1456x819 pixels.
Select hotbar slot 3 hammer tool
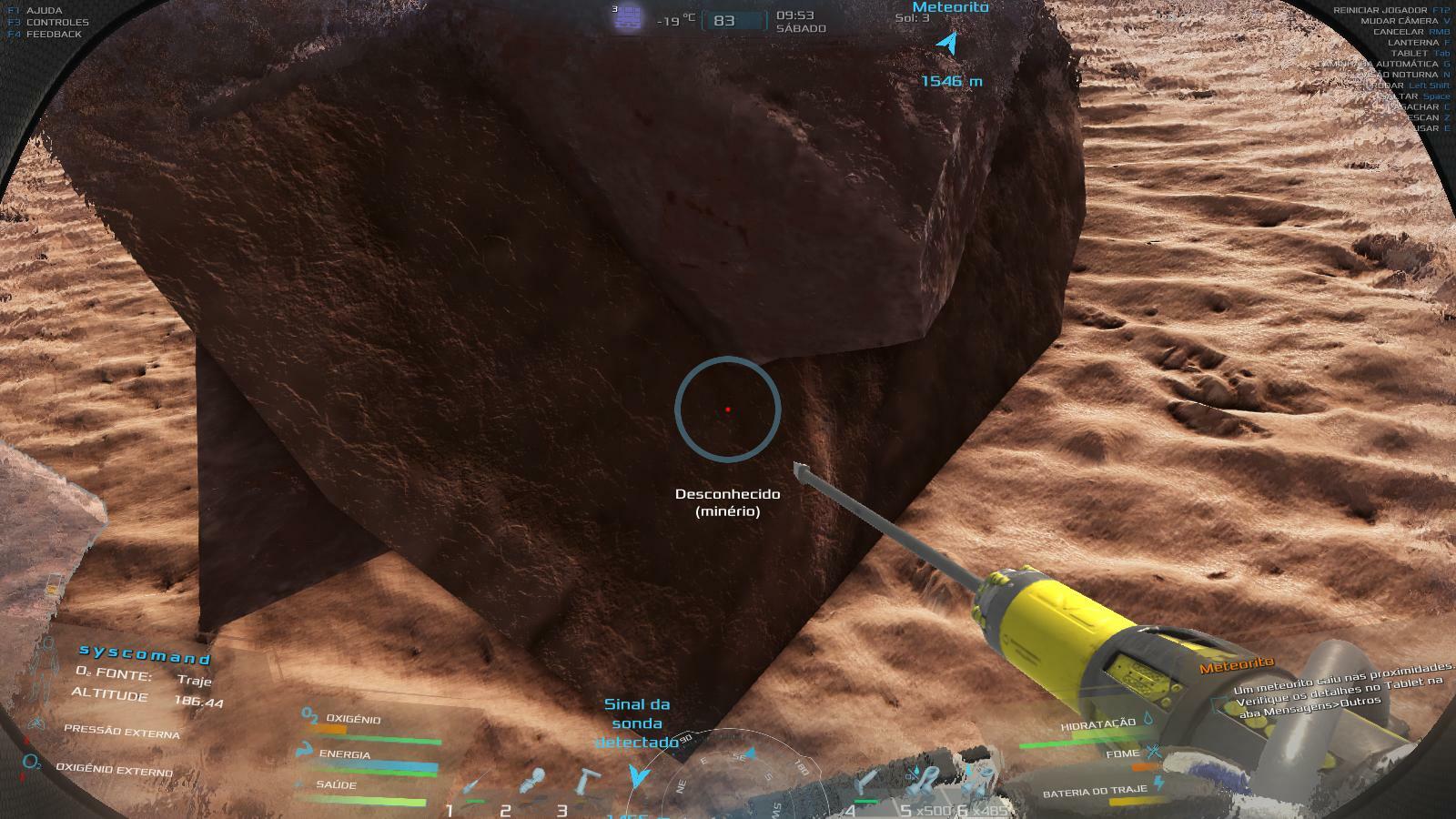coord(587,783)
